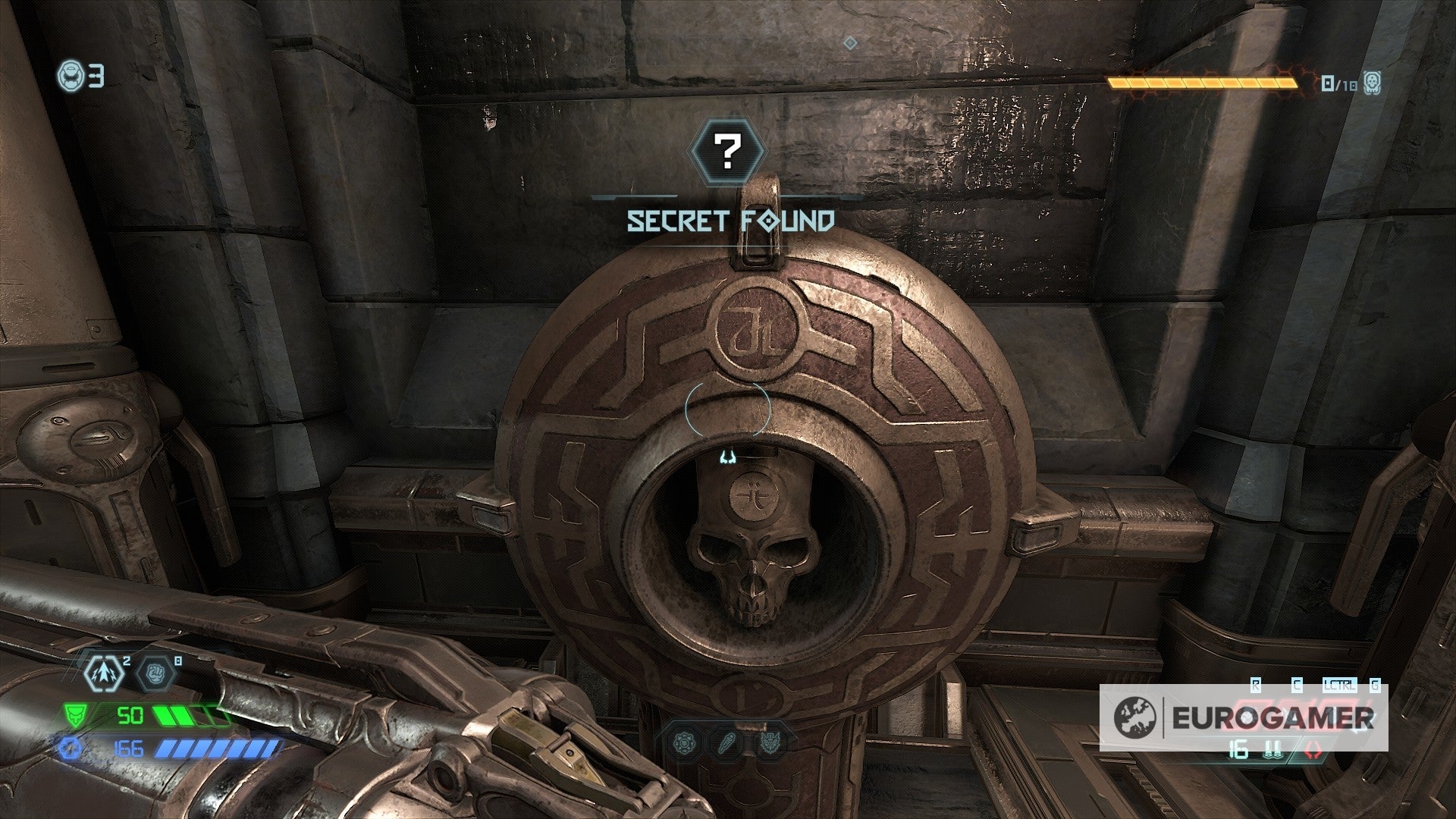Click the demon skull kill counter icon
Screen dimensions: 1456x819
(1370, 83)
